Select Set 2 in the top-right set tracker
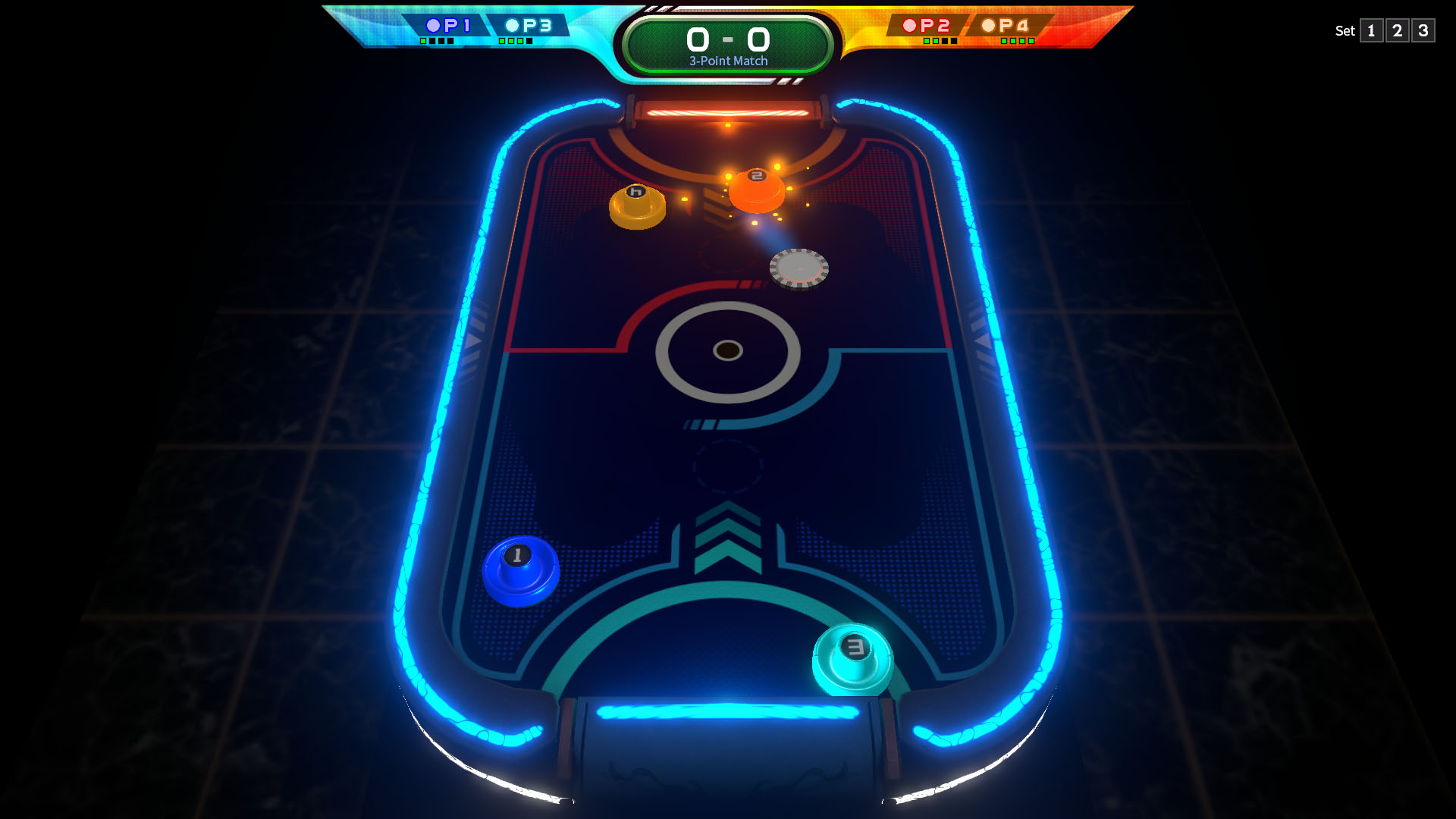This screenshot has height=819, width=1456. point(1397,31)
